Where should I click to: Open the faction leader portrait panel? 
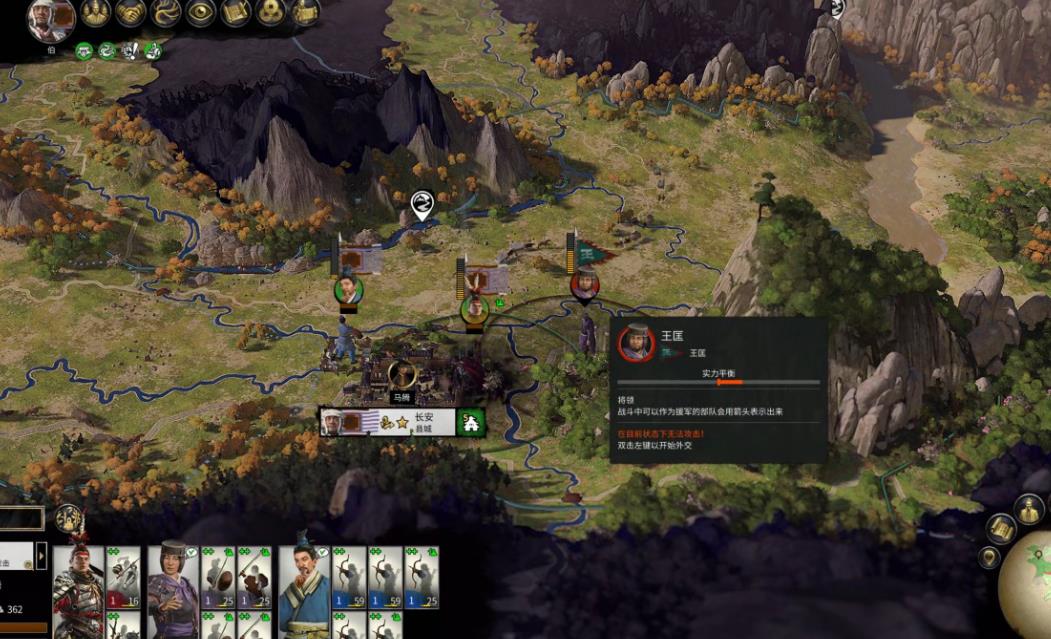click(x=50, y=18)
